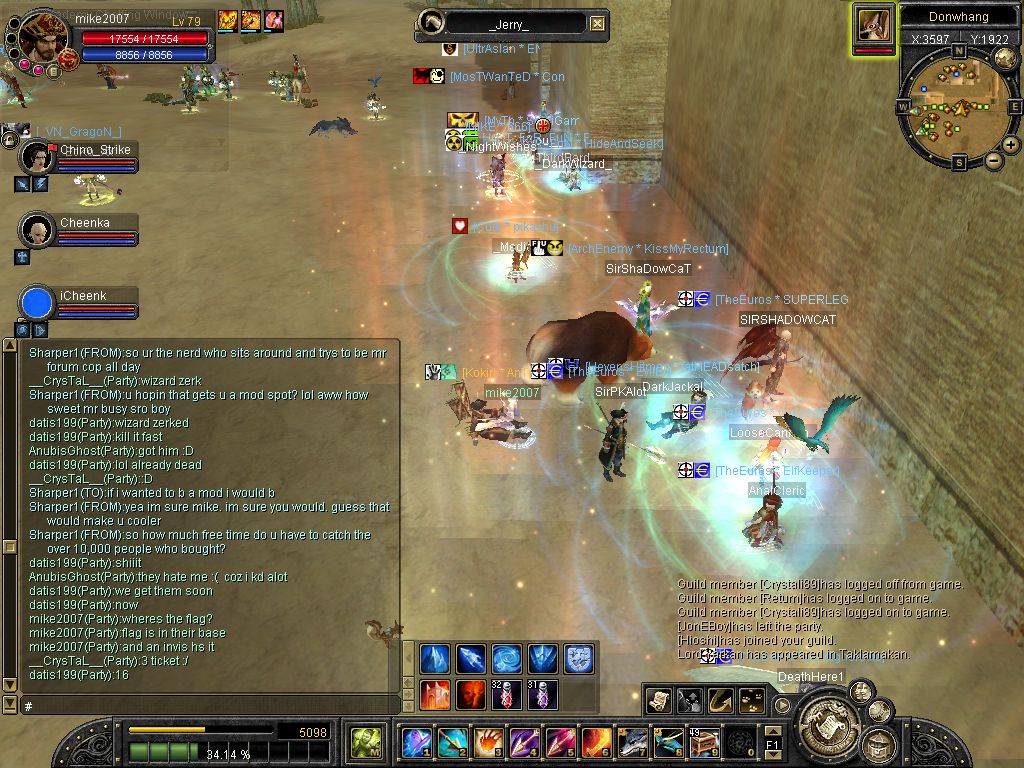Image resolution: width=1024 pixels, height=768 pixels.
Task: Click mike2007's own character portrait
Action: (x=42, y=37)
